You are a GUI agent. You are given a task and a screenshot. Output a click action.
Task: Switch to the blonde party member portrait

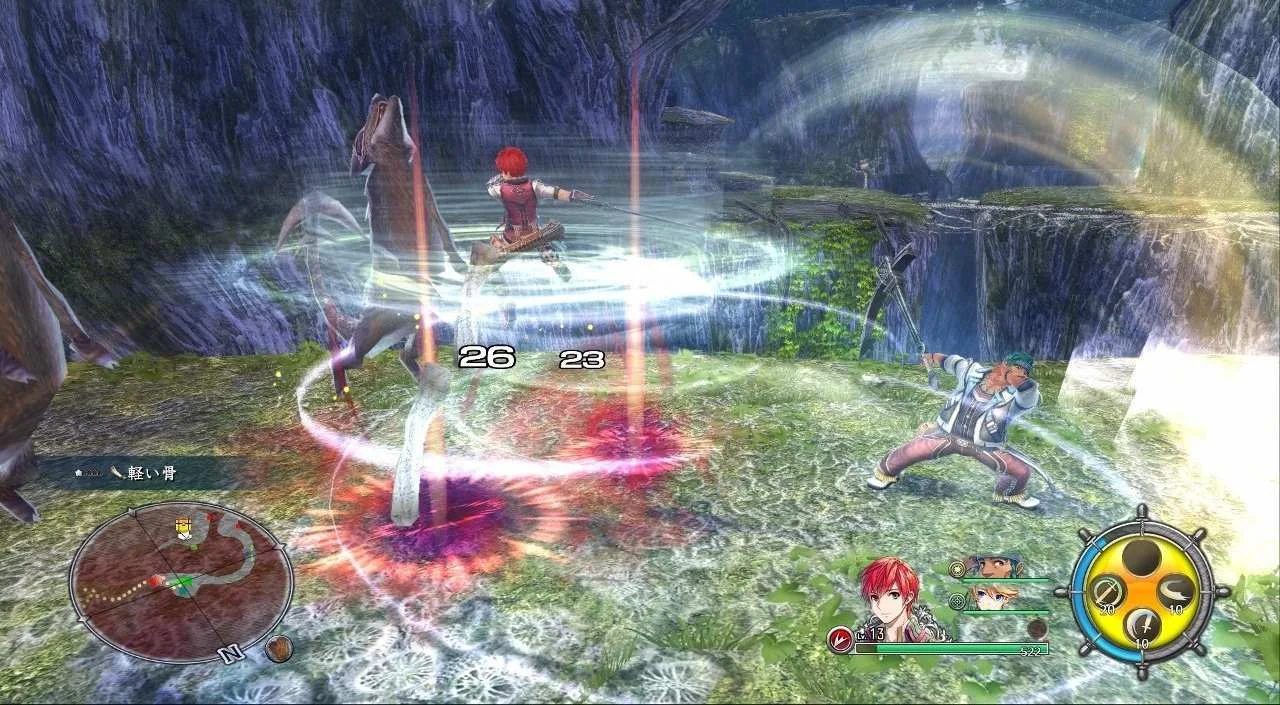989,597
